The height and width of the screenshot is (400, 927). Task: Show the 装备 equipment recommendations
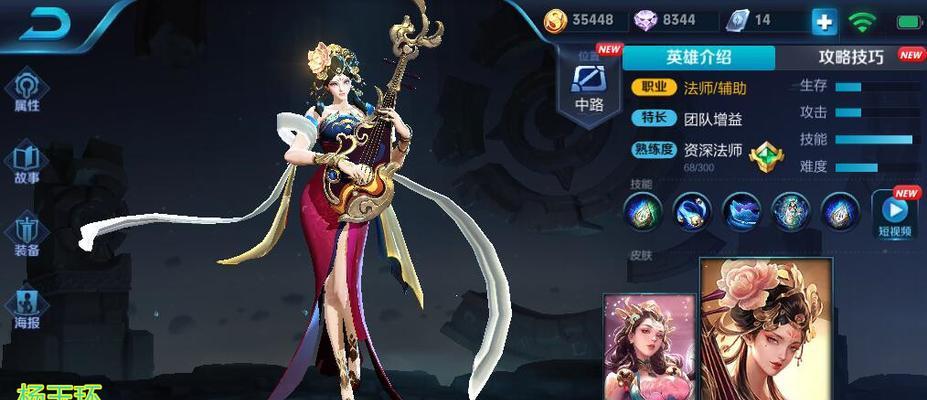click(x=27, y=234)
